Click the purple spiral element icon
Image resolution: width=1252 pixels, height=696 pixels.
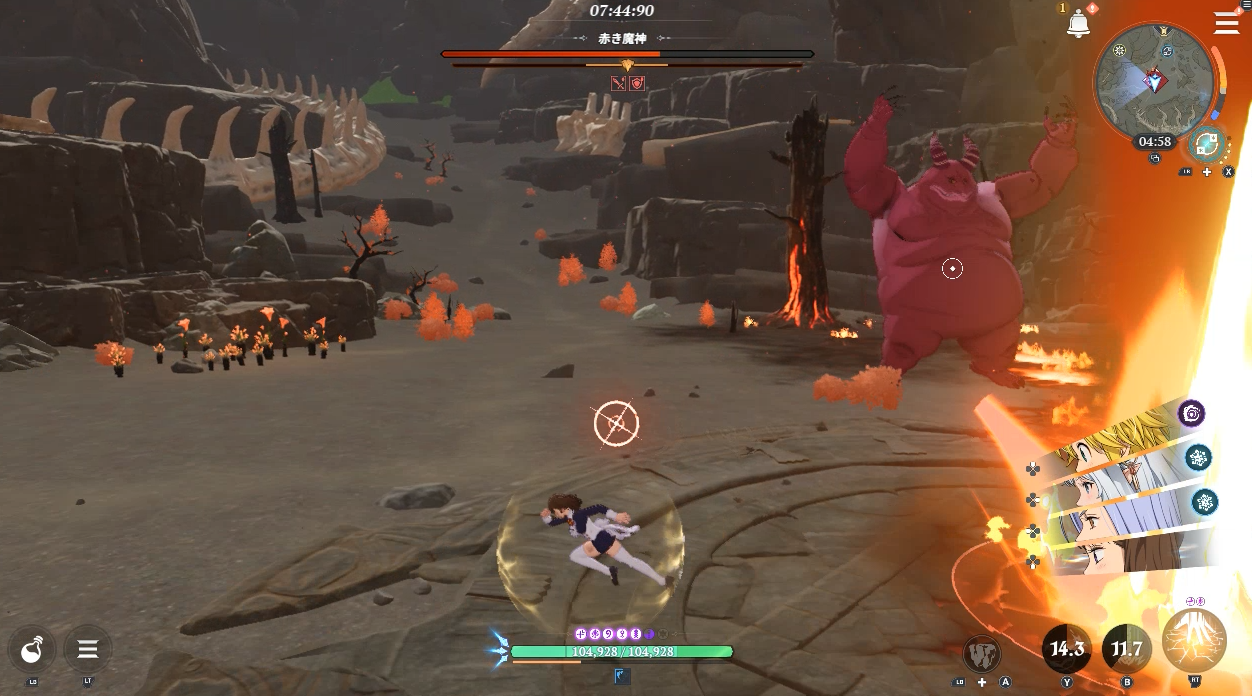[1191, 413]
